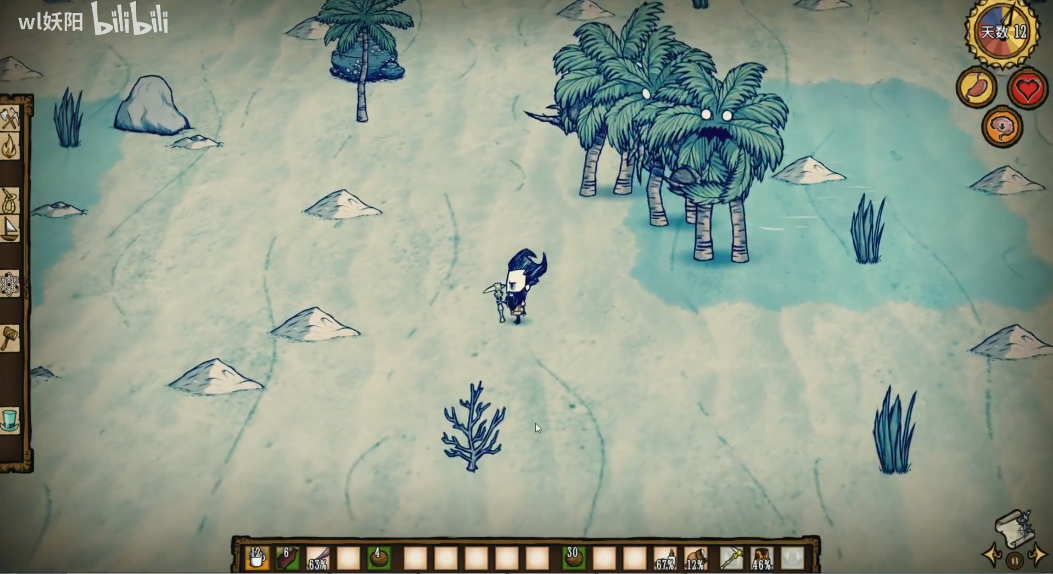The width and height of the screenshot is (1053, 574).
Task: Select the 63% durability item slot
Action: coord(318,558)
